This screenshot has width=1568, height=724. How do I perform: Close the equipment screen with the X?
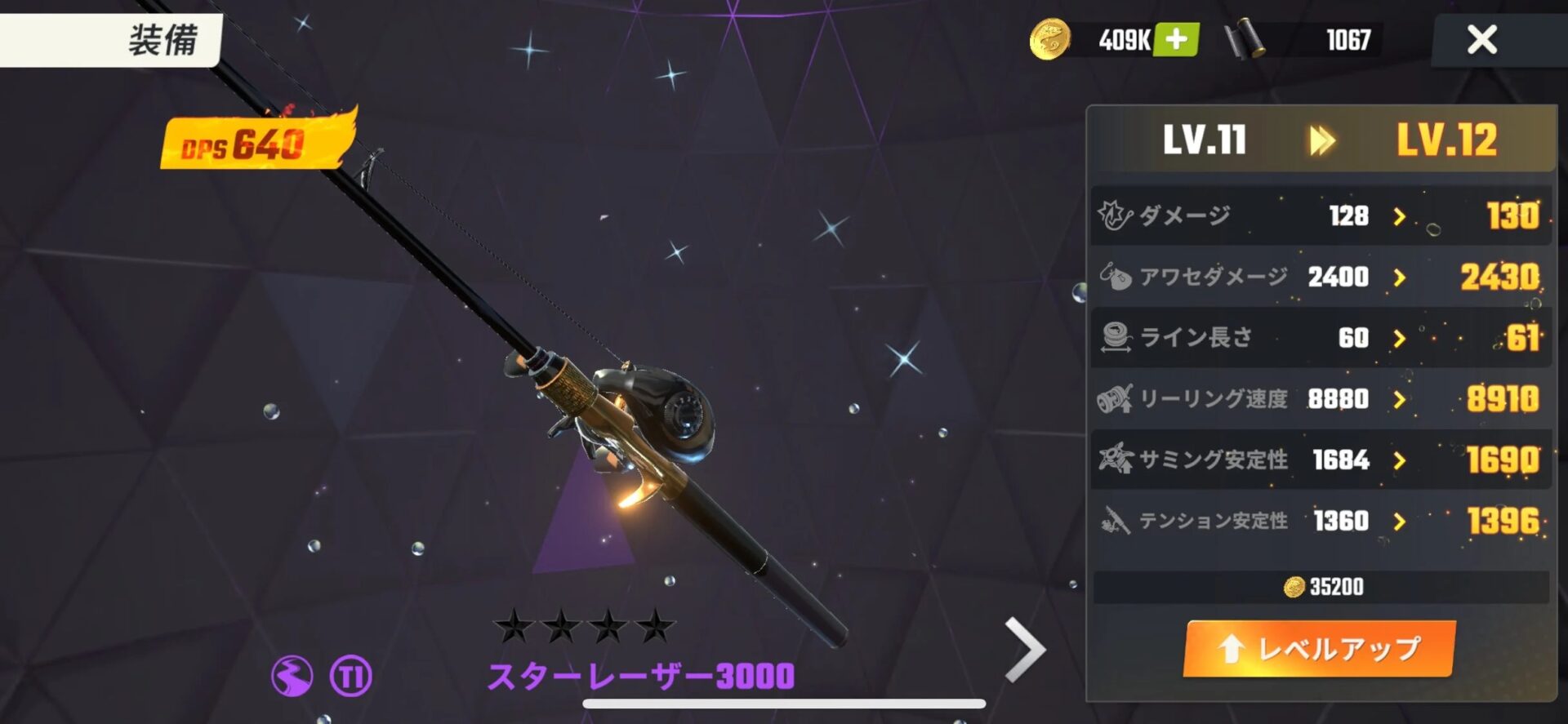pos(1481,39)
